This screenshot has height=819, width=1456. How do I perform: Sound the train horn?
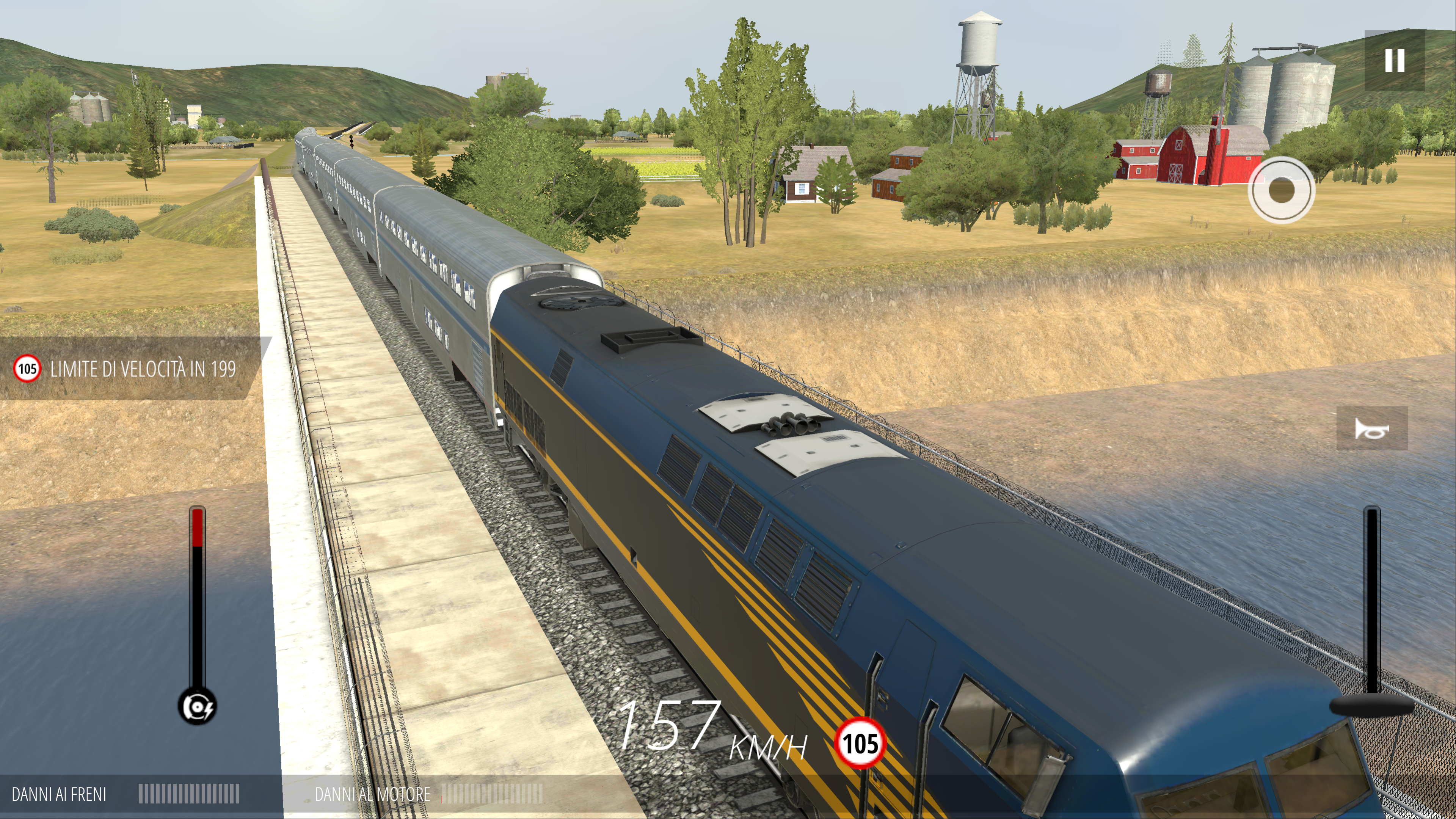[1371, 429]
